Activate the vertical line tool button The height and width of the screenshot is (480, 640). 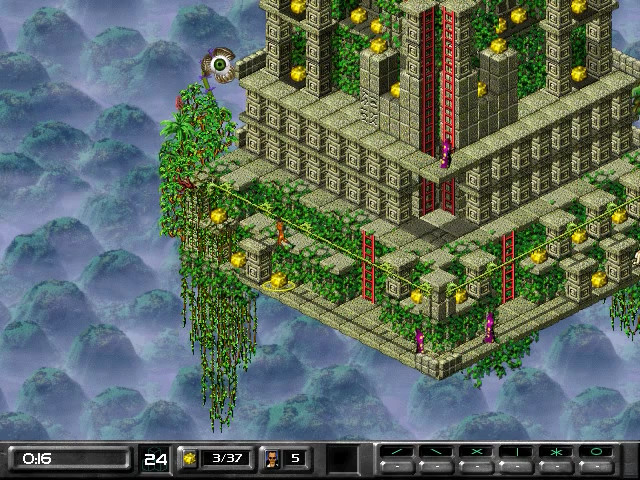pos(517,453)
